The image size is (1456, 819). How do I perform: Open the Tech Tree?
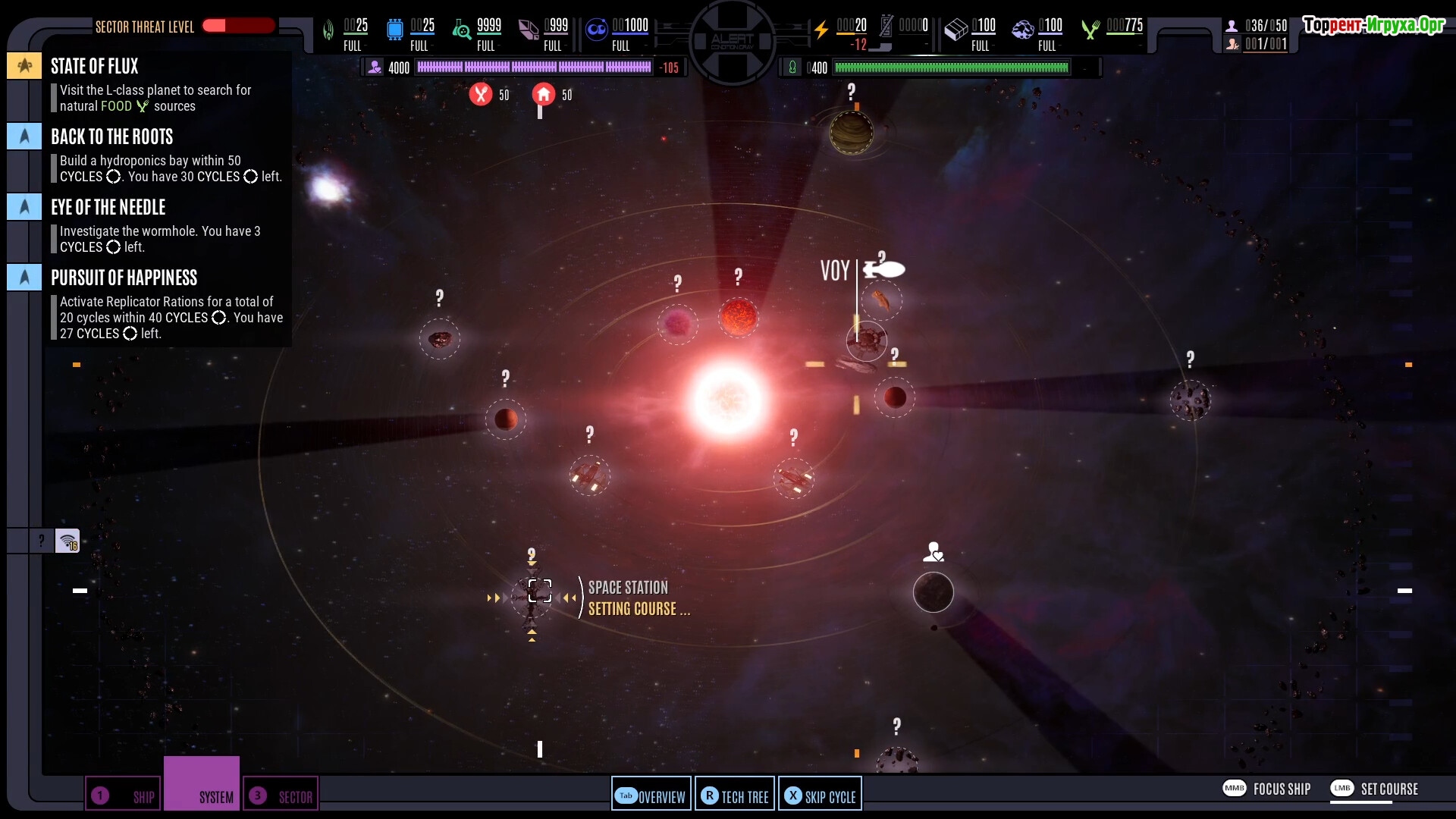(734, 795)
